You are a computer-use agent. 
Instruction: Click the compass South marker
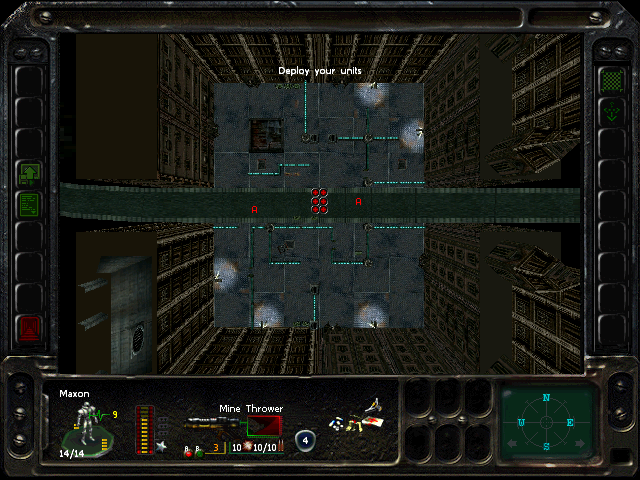pyautogui.click(x=546, y=446)
